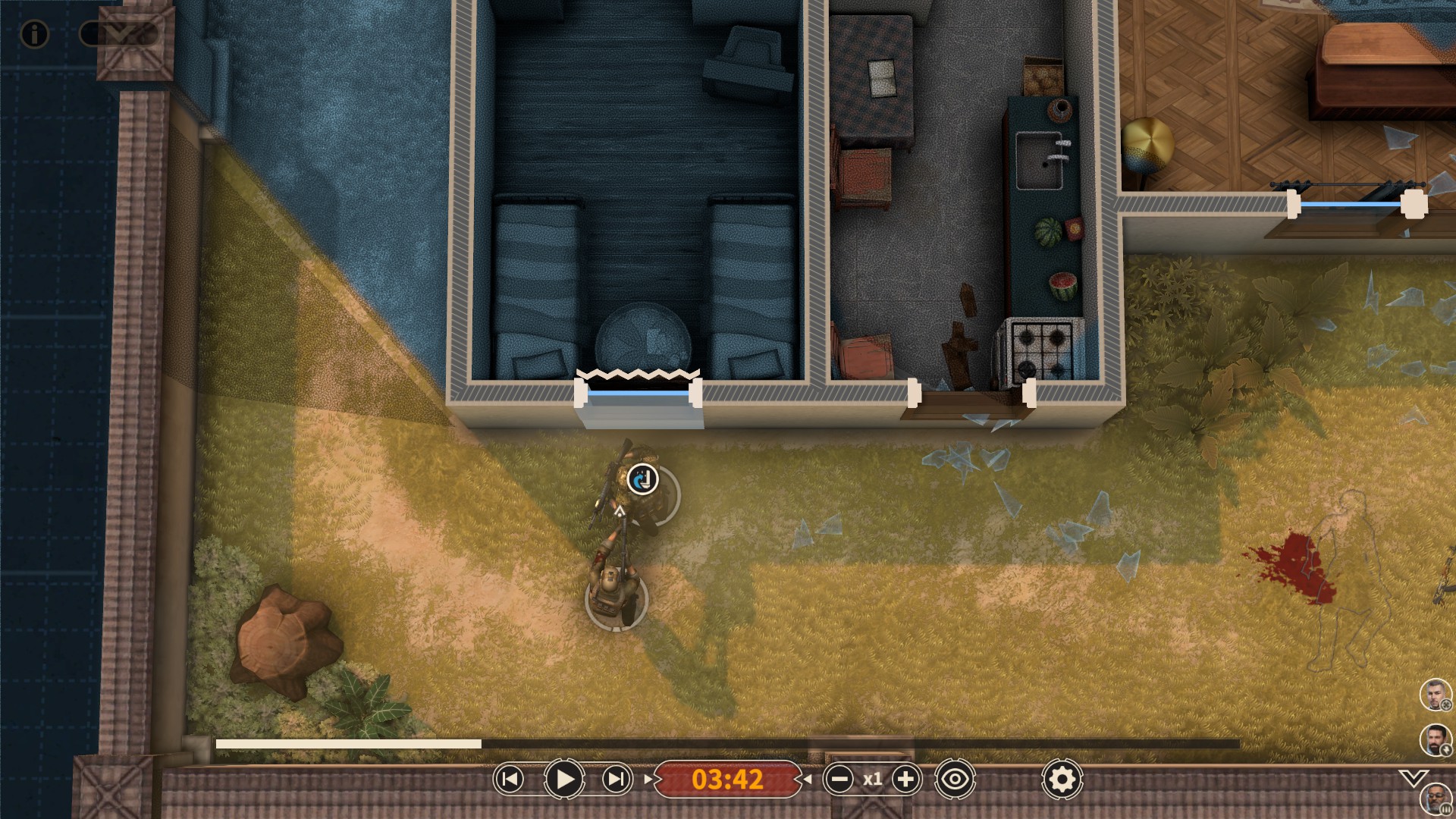Screen dimensions: 1456x819
Task: Decrease playback speed with the minus control
Action: pyautogui.click(x=839, y=778)
